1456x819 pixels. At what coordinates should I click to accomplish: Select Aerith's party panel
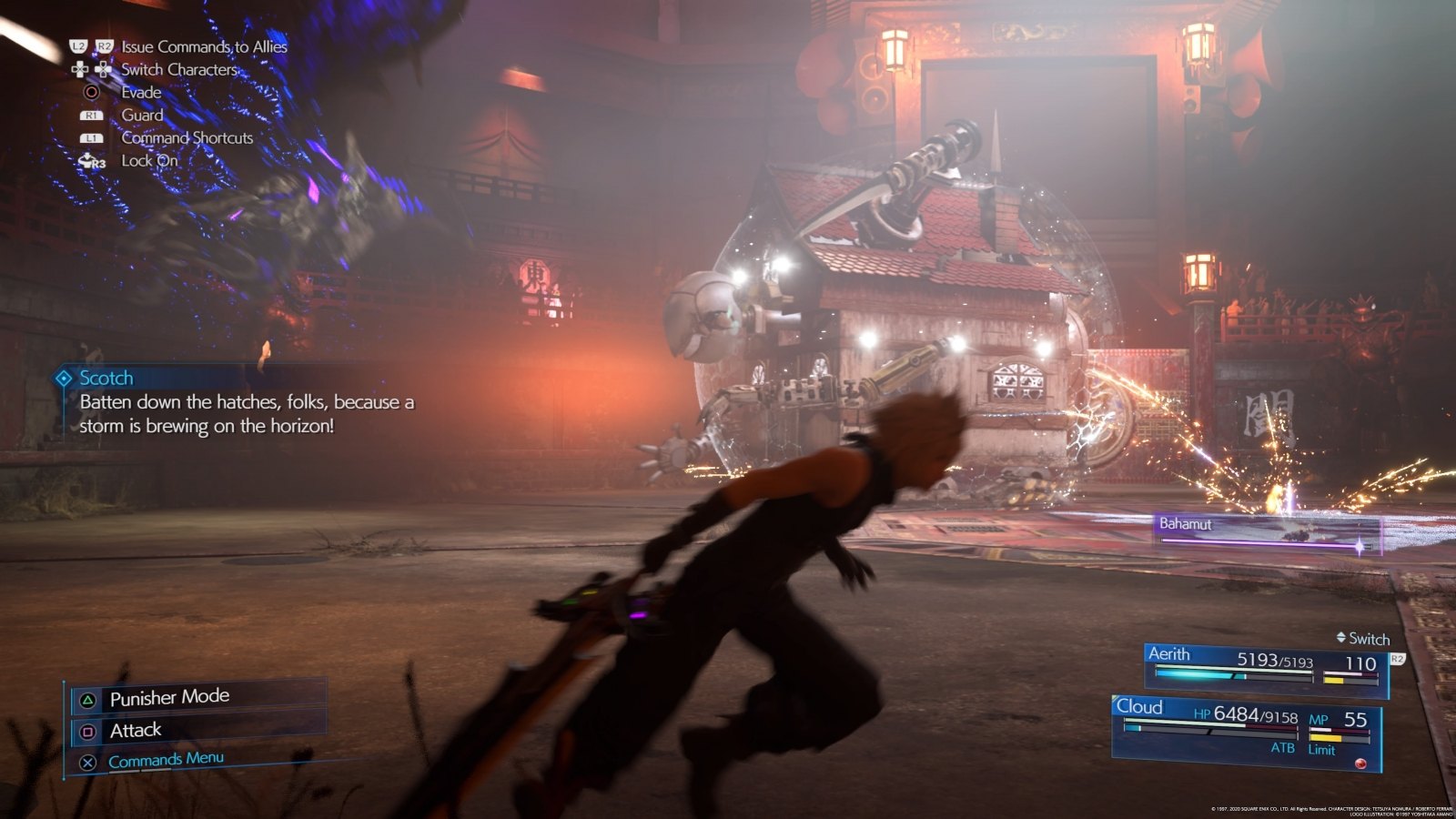pyautogui.click(x=1265, y=668)
